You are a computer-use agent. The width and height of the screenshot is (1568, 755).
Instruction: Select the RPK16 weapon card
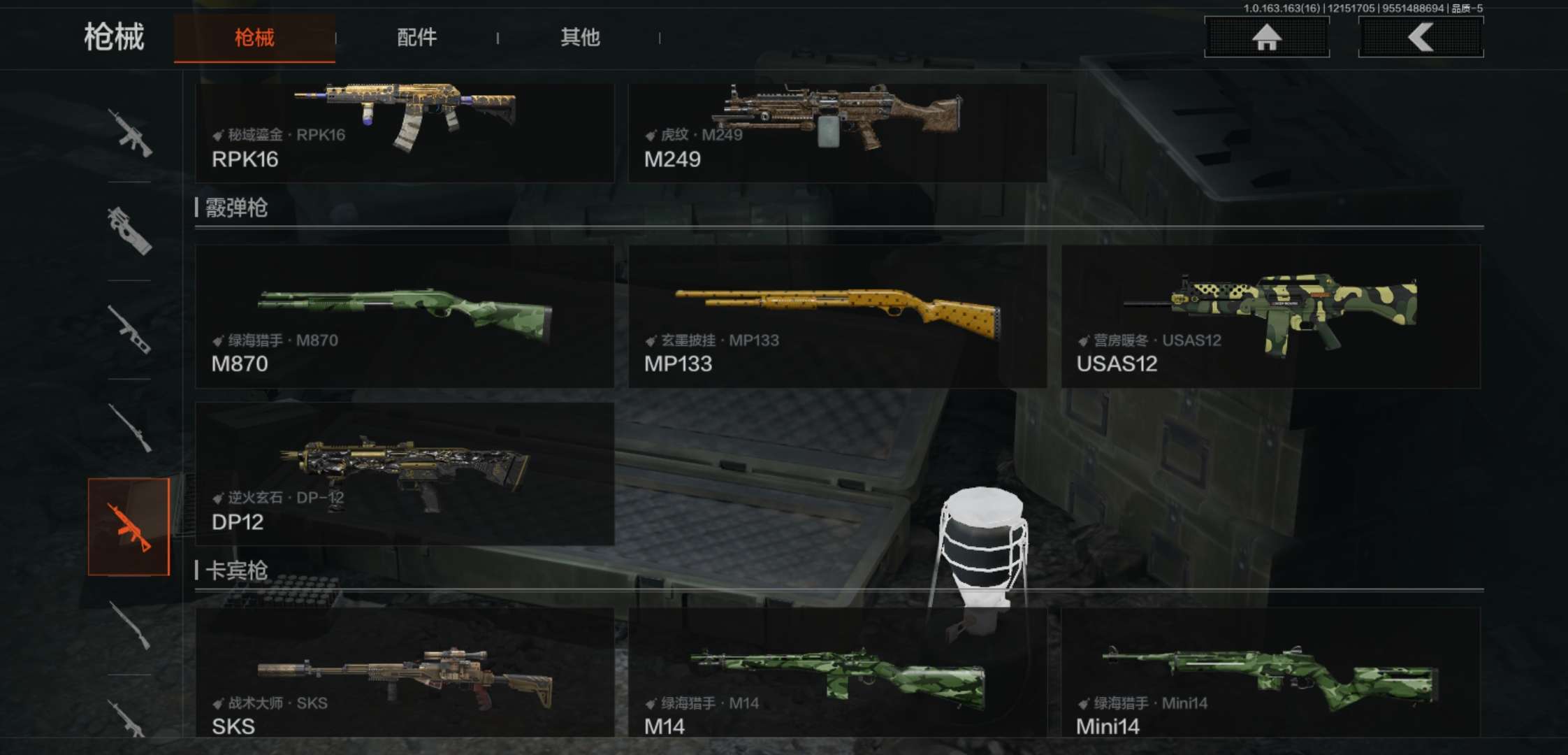click(x=405, y=133)
